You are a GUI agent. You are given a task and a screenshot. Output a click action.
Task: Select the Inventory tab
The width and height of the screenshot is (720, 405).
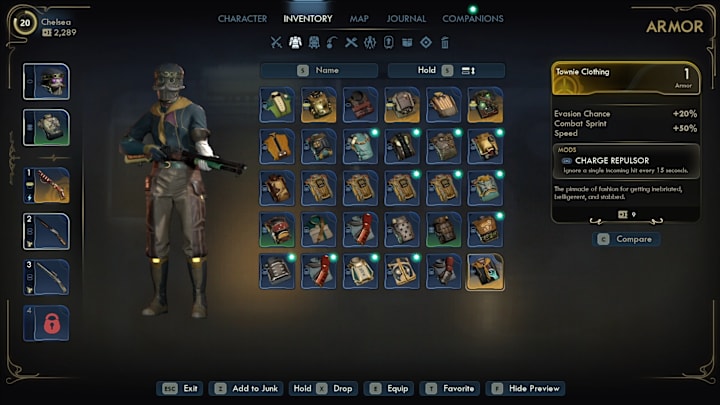tap(308, 18)
